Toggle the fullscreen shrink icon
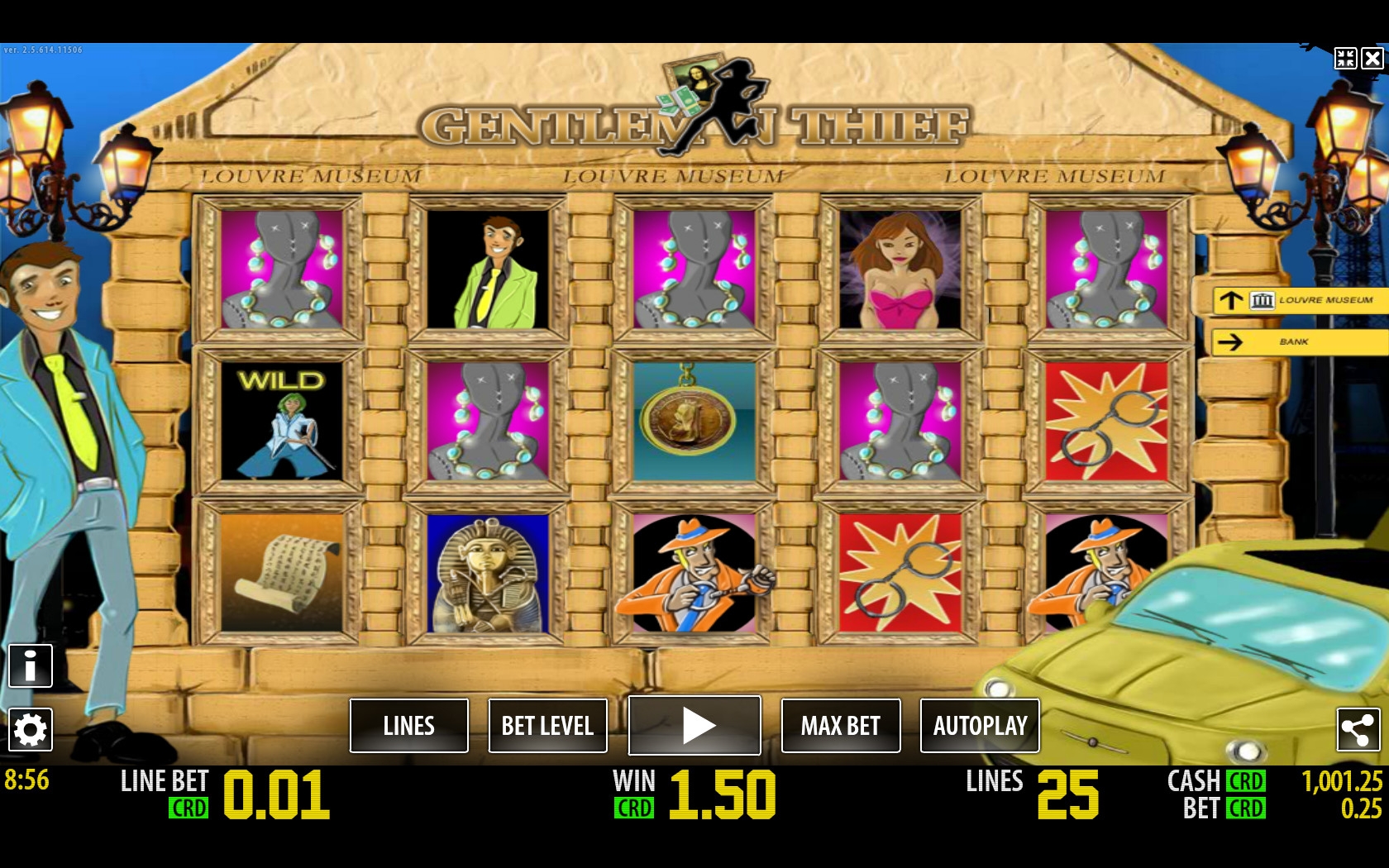This screenshot has width=1389, height=868. pyautogui.click(x=1345, y=58)
